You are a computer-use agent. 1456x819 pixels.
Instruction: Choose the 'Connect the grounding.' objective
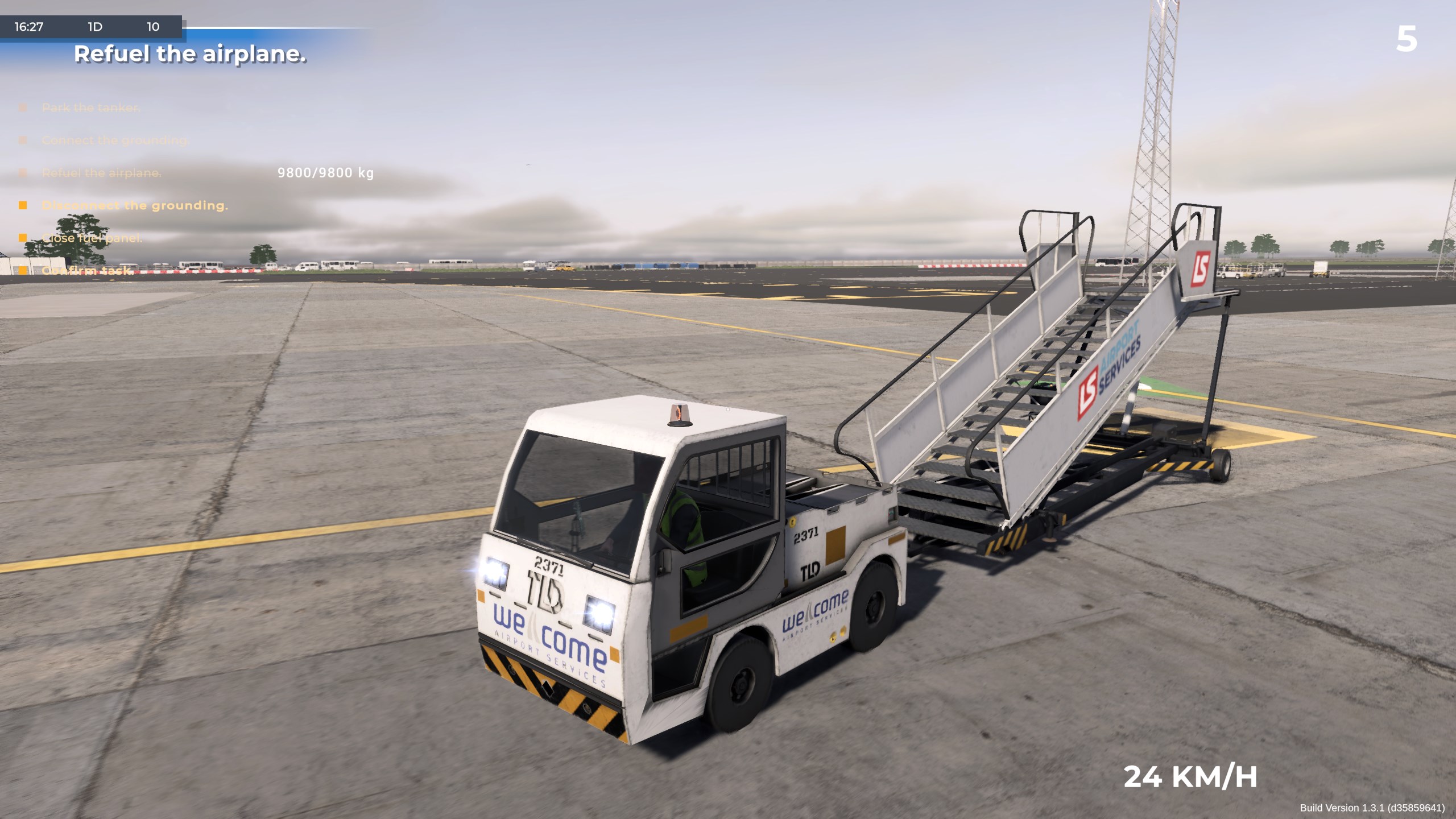coord(115,140)
